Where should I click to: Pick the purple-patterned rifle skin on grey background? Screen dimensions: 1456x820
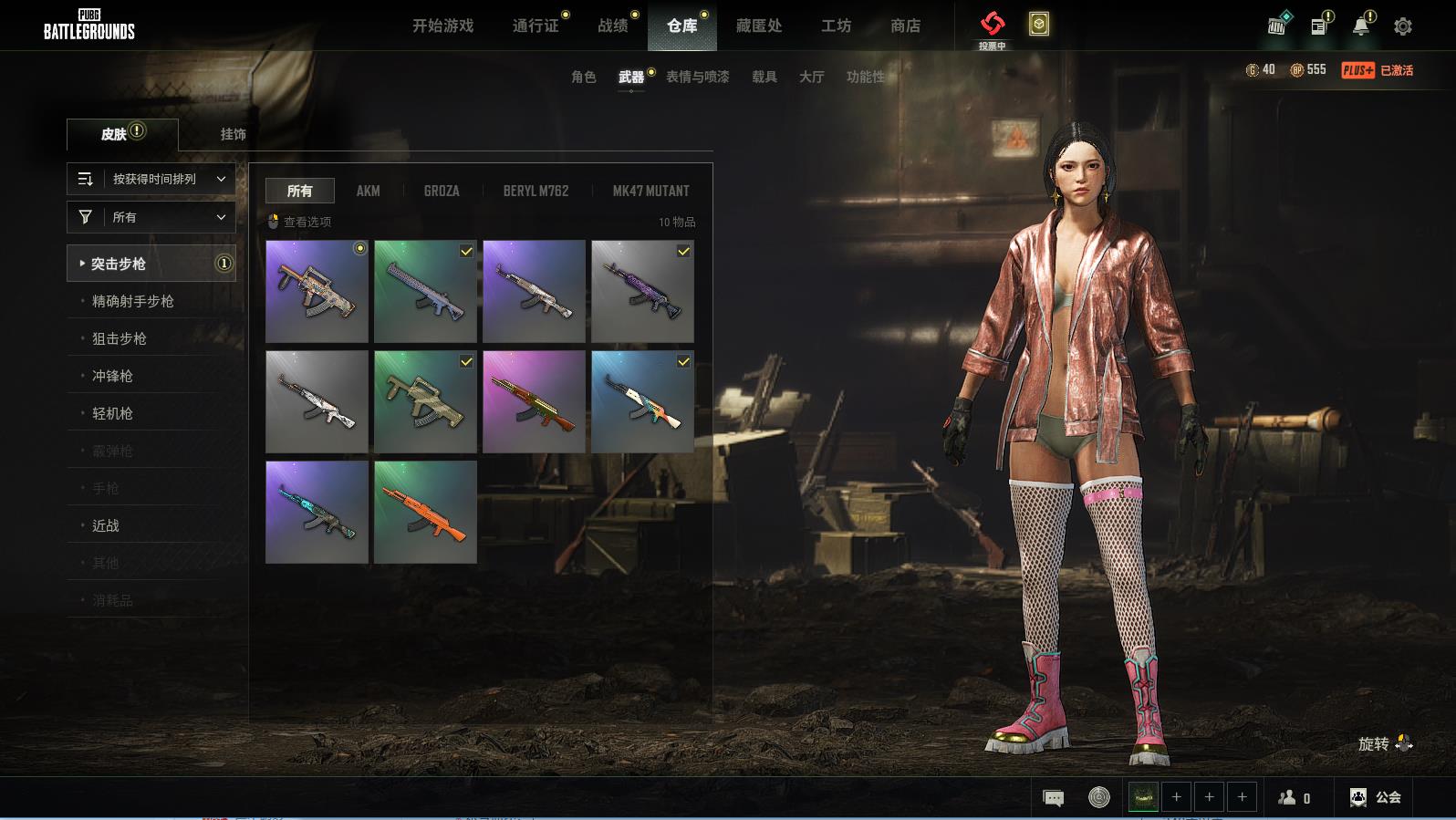[x=642, y=291]
